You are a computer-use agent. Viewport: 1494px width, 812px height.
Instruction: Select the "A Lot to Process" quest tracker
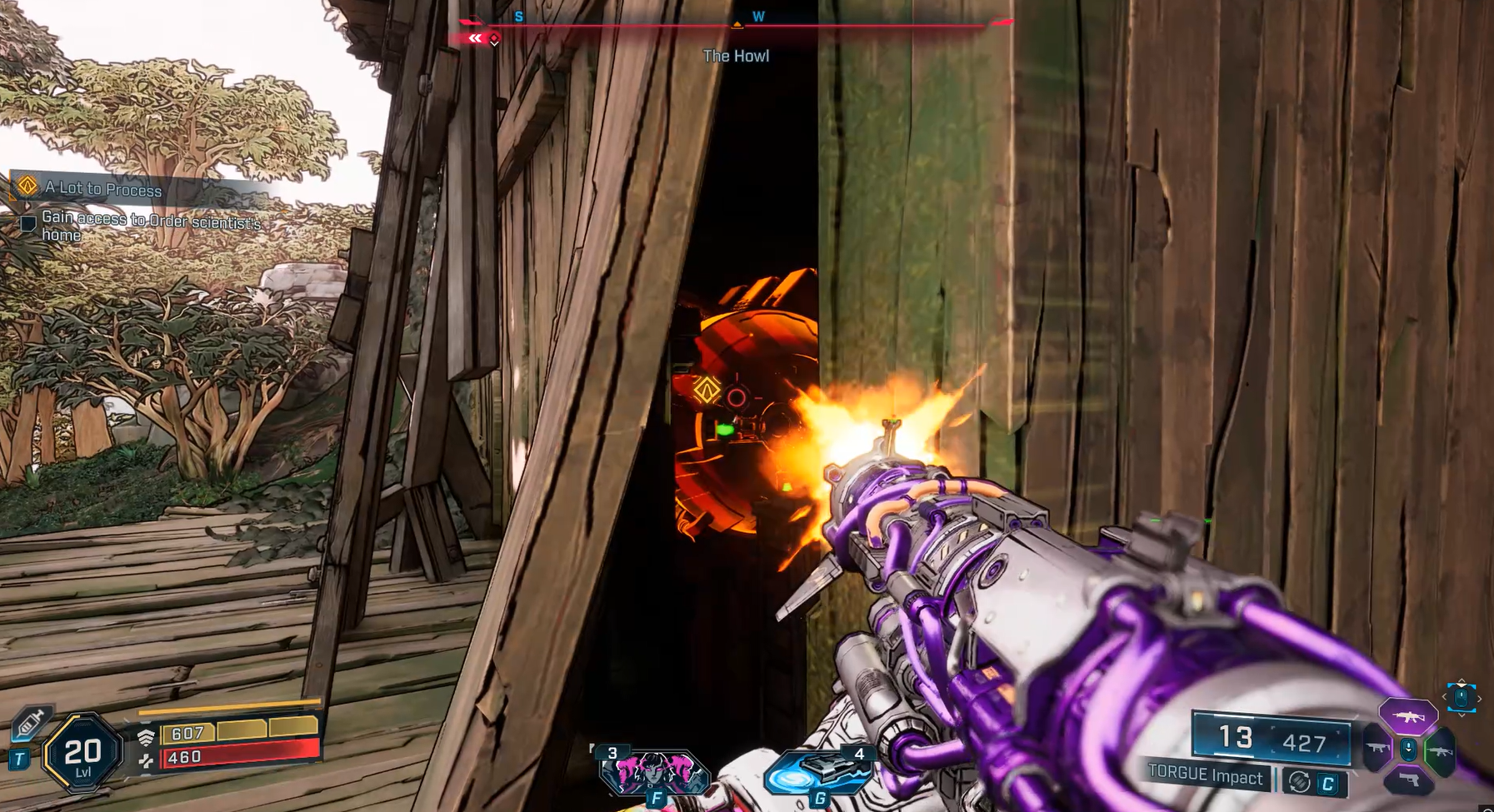click(103, 189)
